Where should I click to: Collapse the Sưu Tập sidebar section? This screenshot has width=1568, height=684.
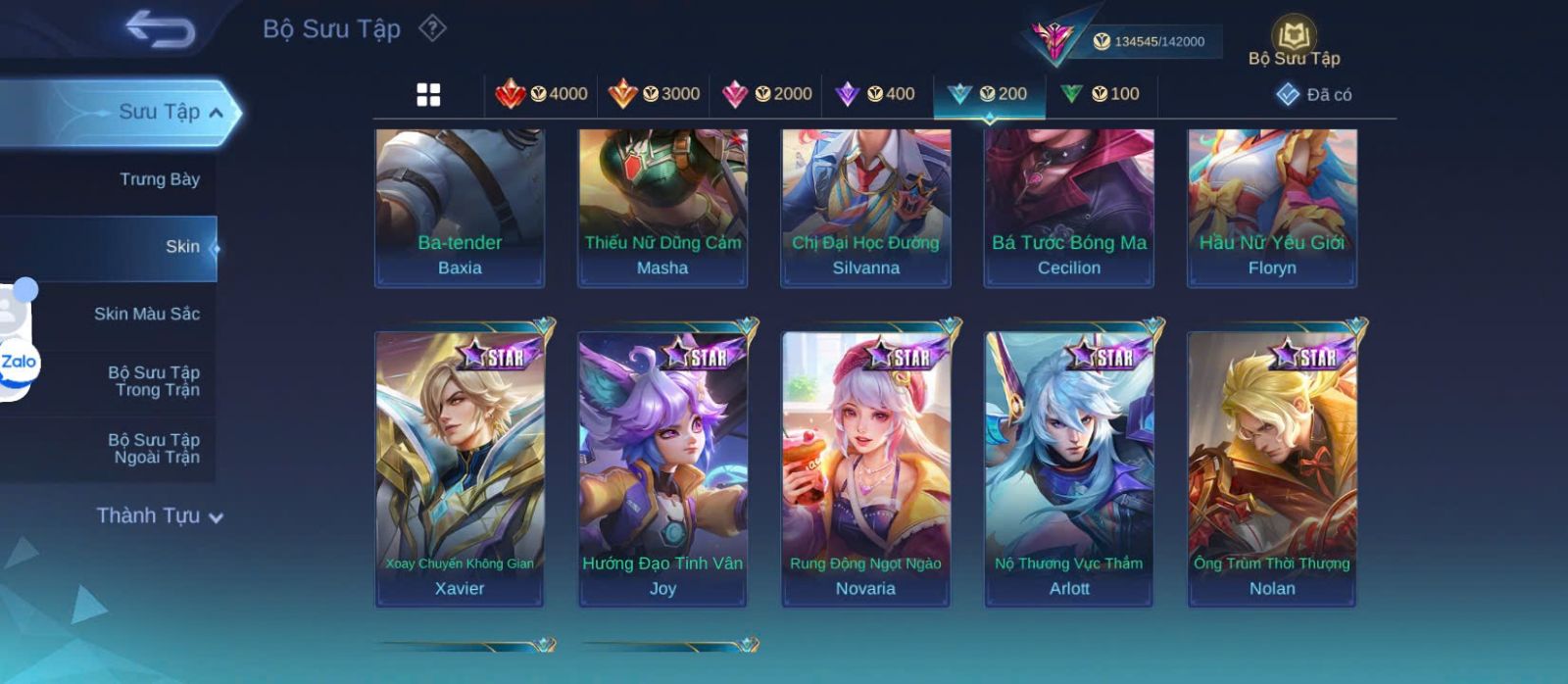215,113
